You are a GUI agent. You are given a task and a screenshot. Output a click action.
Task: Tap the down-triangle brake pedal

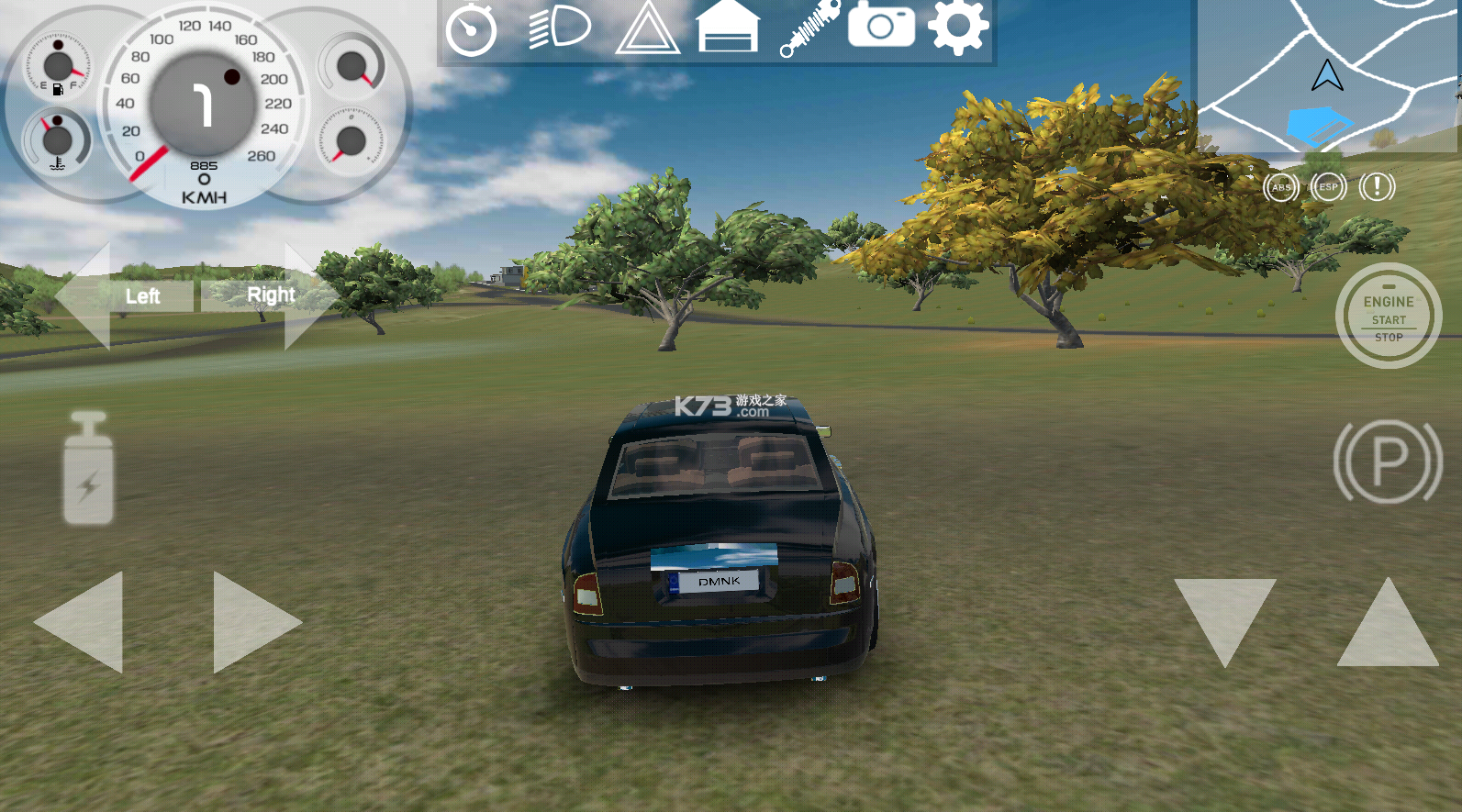[x=1224, y=615]
